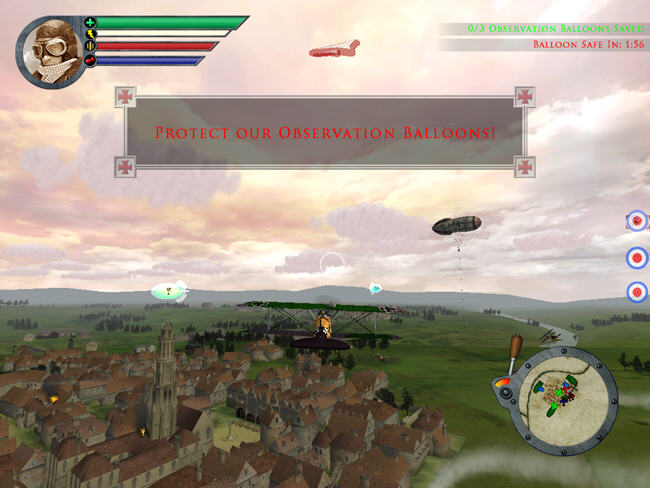
Task: Click the green cross health icon
Action: (x=90, y=22)
